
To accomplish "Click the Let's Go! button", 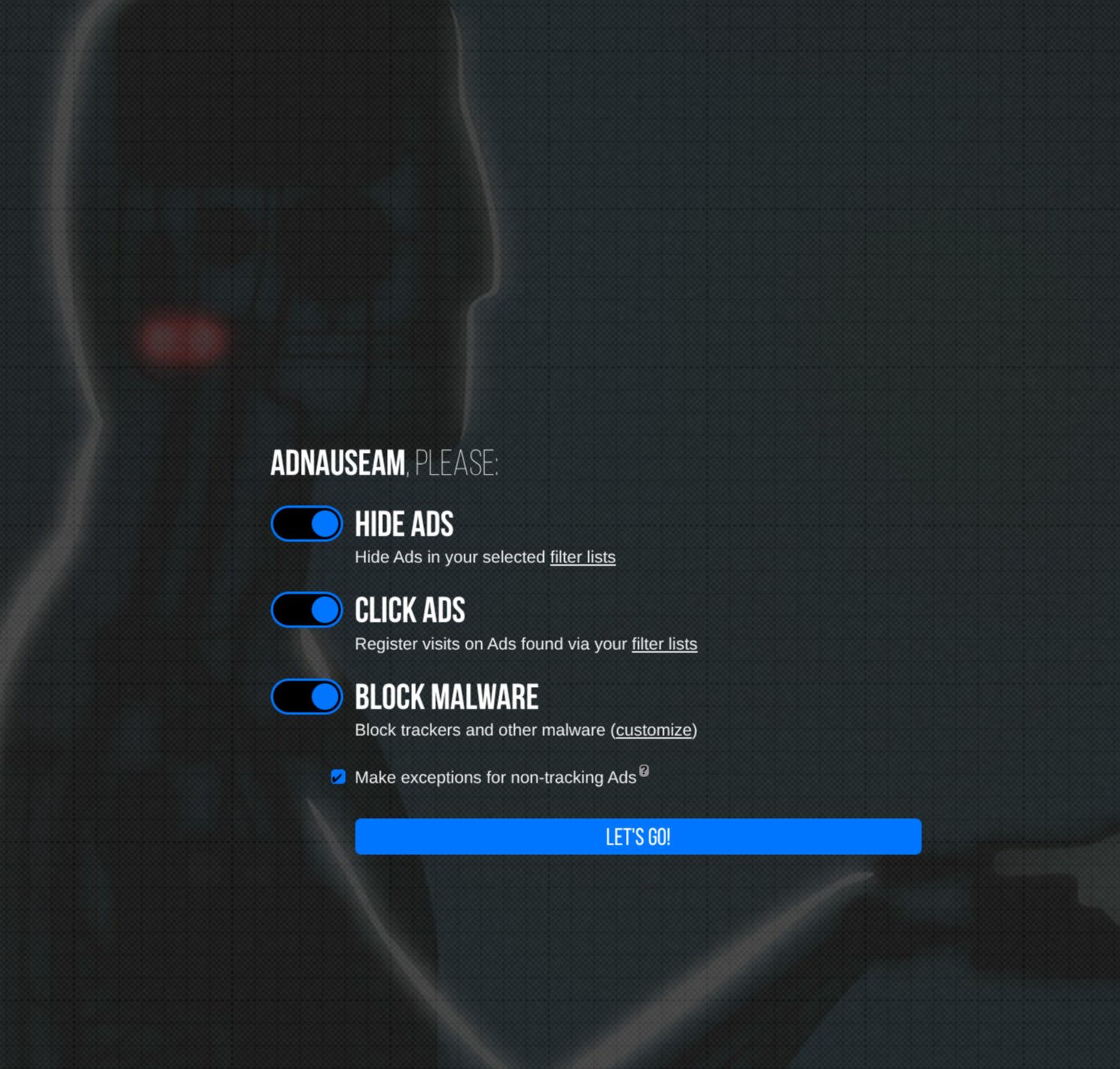I will tap(638, 837).
